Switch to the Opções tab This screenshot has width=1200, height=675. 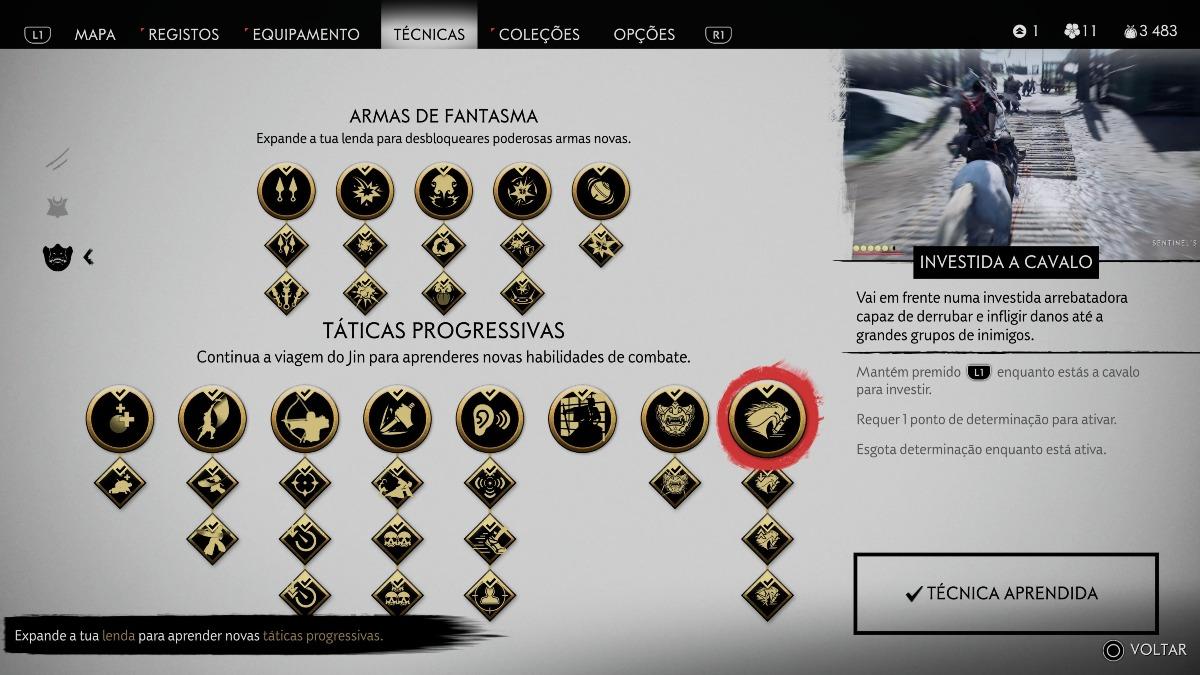tap(645, 34)
